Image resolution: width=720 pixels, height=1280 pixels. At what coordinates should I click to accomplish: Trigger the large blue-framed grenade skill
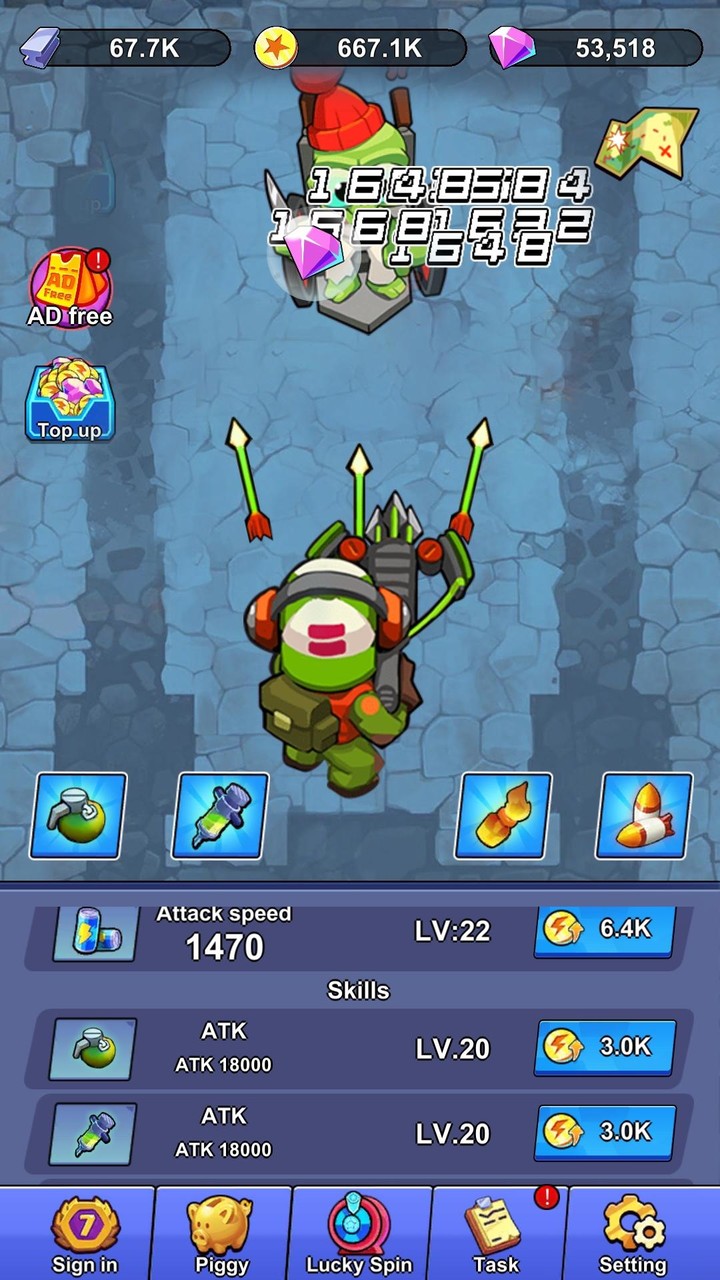(x=78, y=816)
